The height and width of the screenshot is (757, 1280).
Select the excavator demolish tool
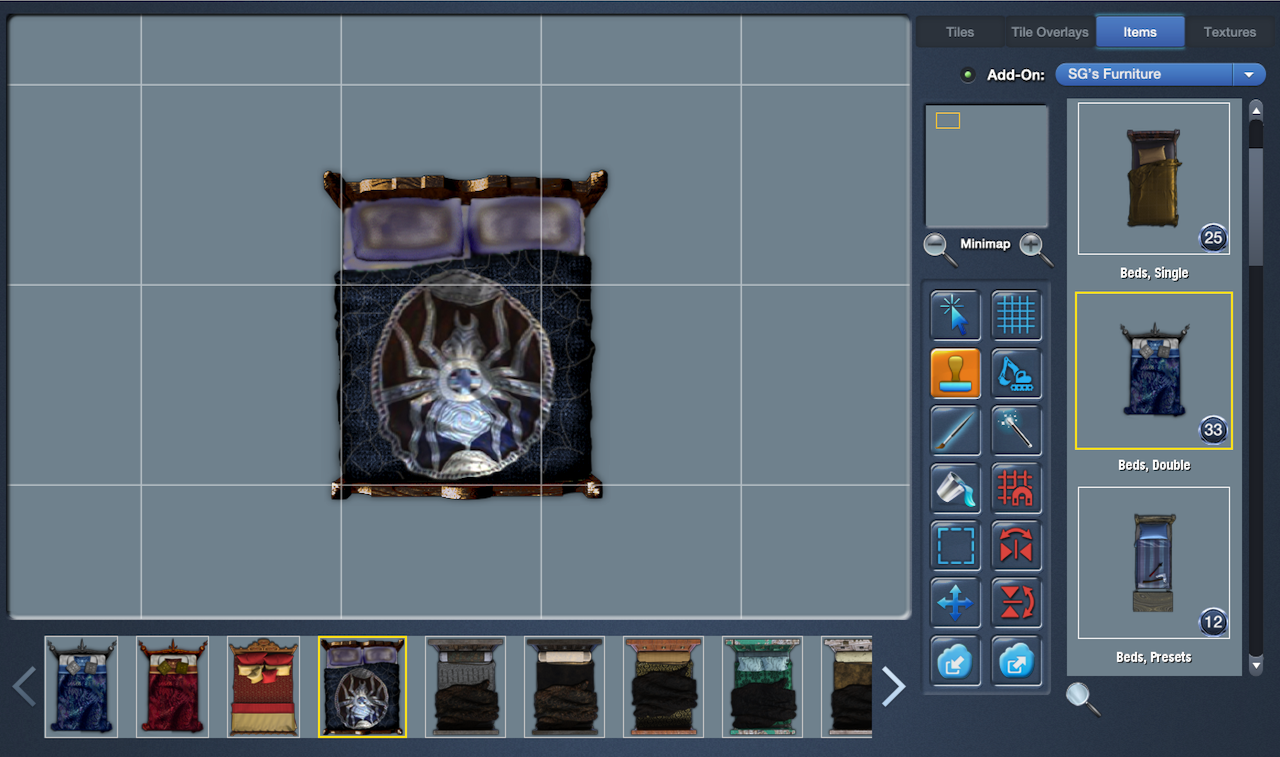coord(1017,372)
